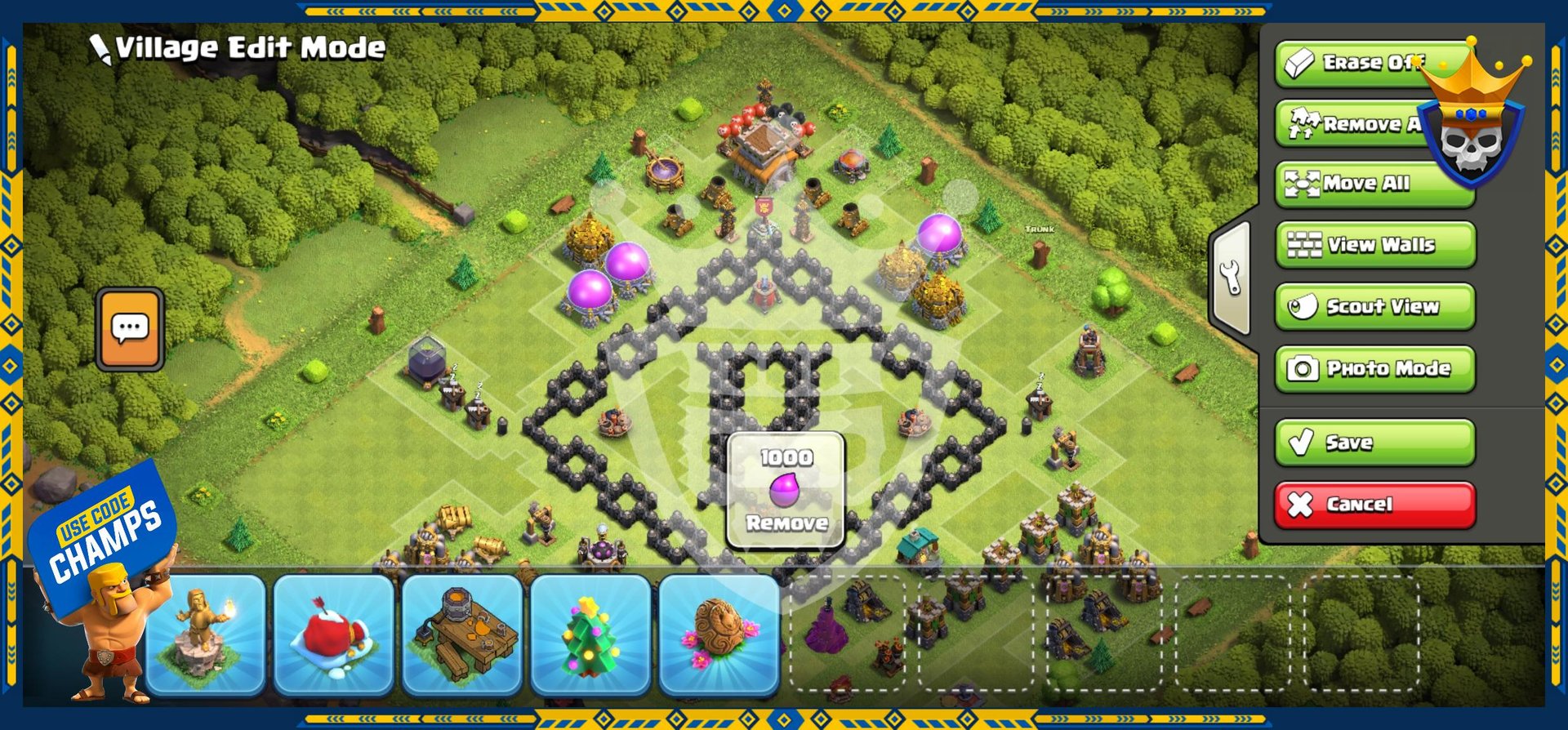
Task: Cancel village editing
Action: pos(1375,505)
